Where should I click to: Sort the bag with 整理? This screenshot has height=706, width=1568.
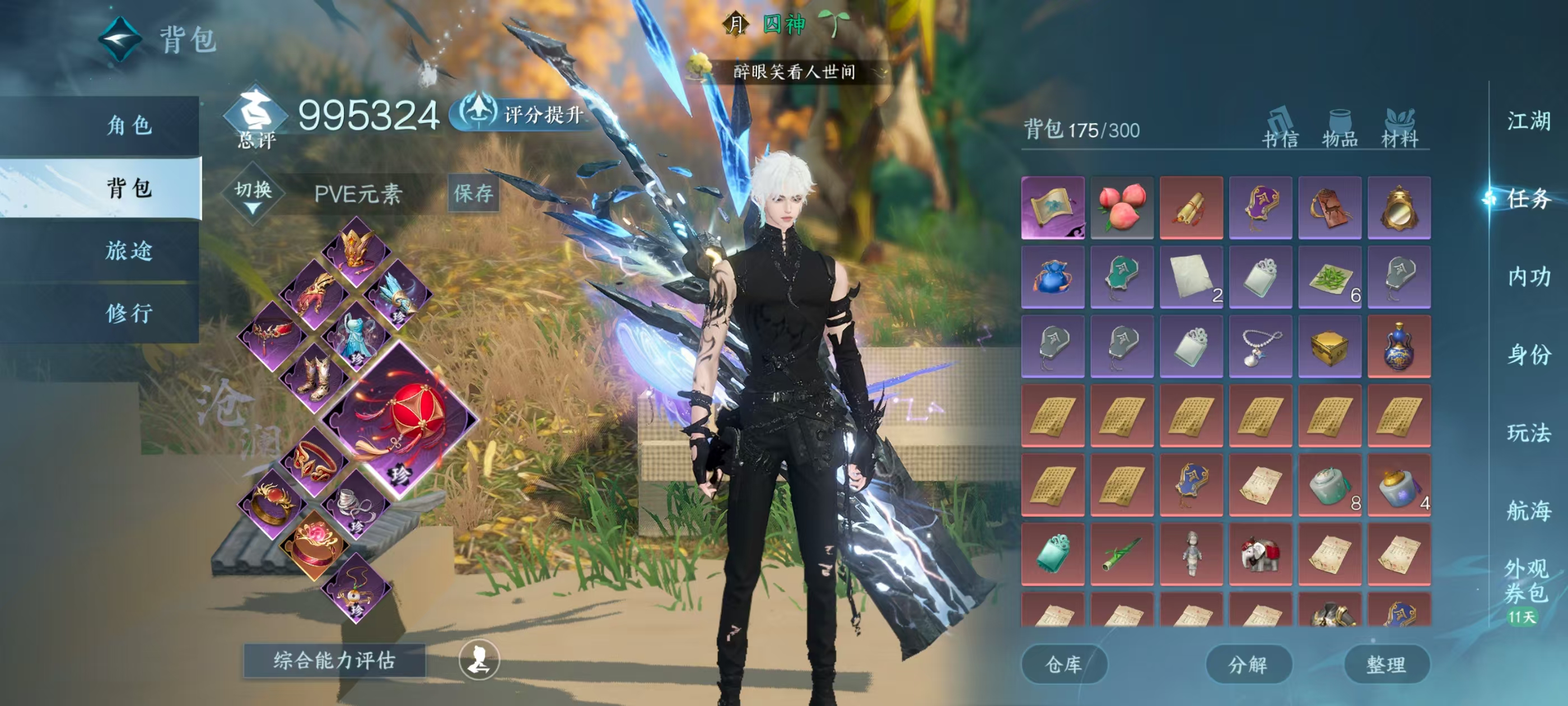coord(1386,664)
